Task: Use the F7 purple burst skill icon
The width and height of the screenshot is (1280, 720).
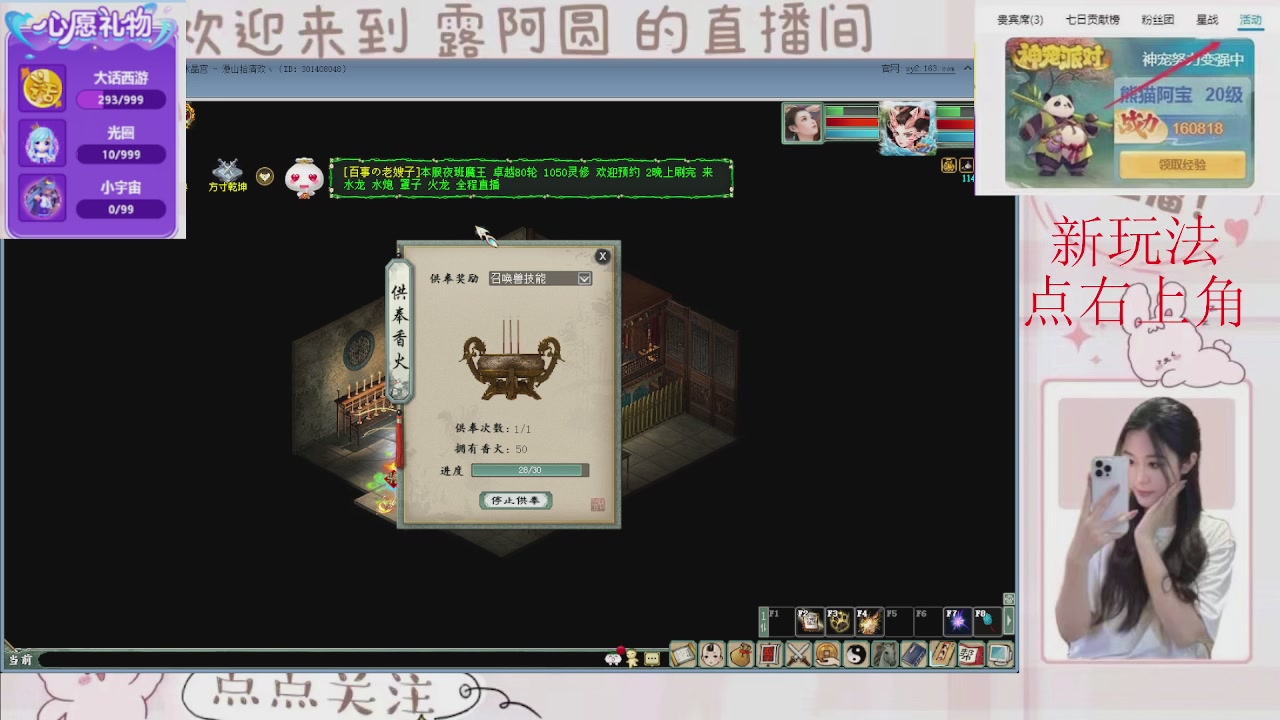Action: 958,621
